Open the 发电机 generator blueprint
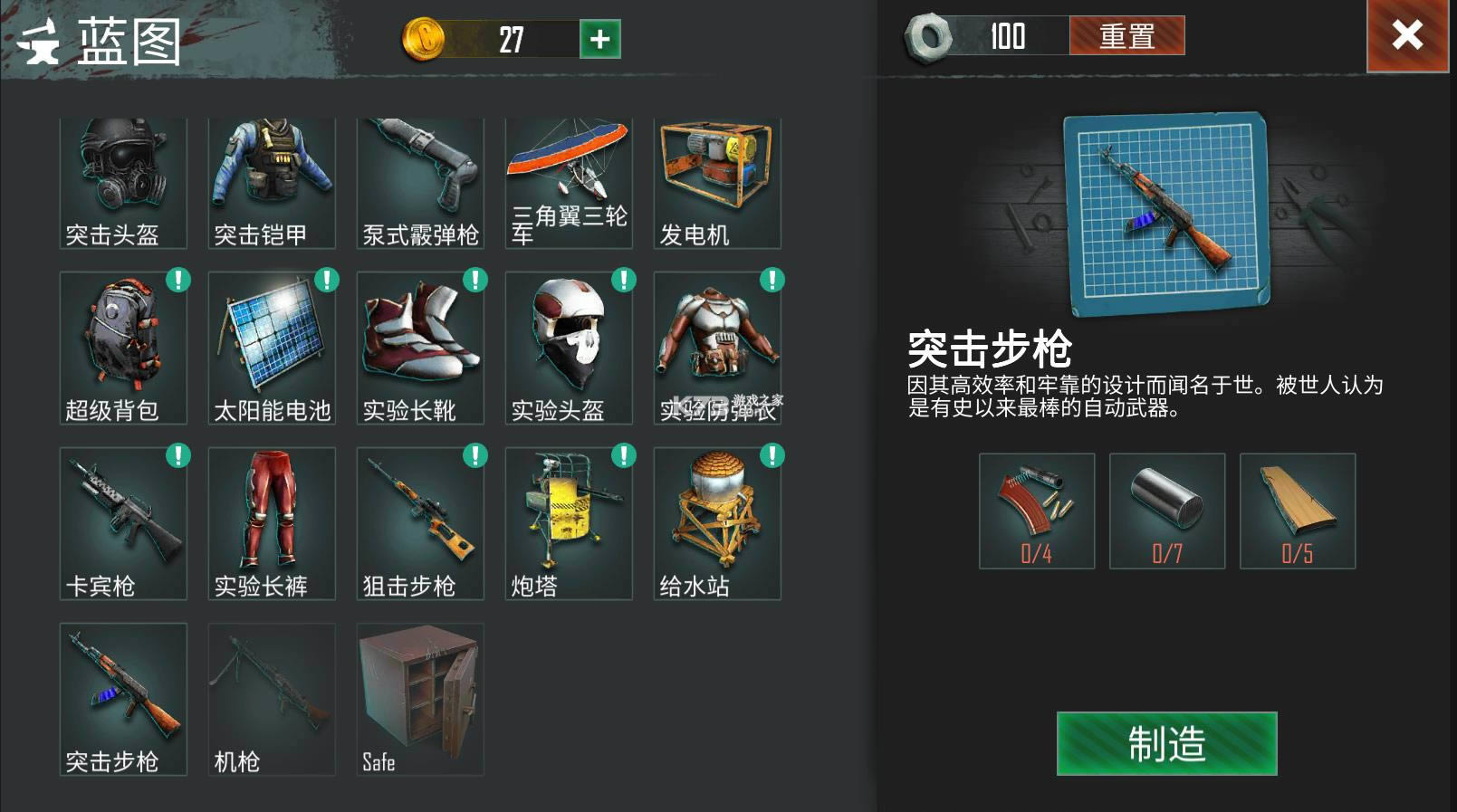 [716, 177]
